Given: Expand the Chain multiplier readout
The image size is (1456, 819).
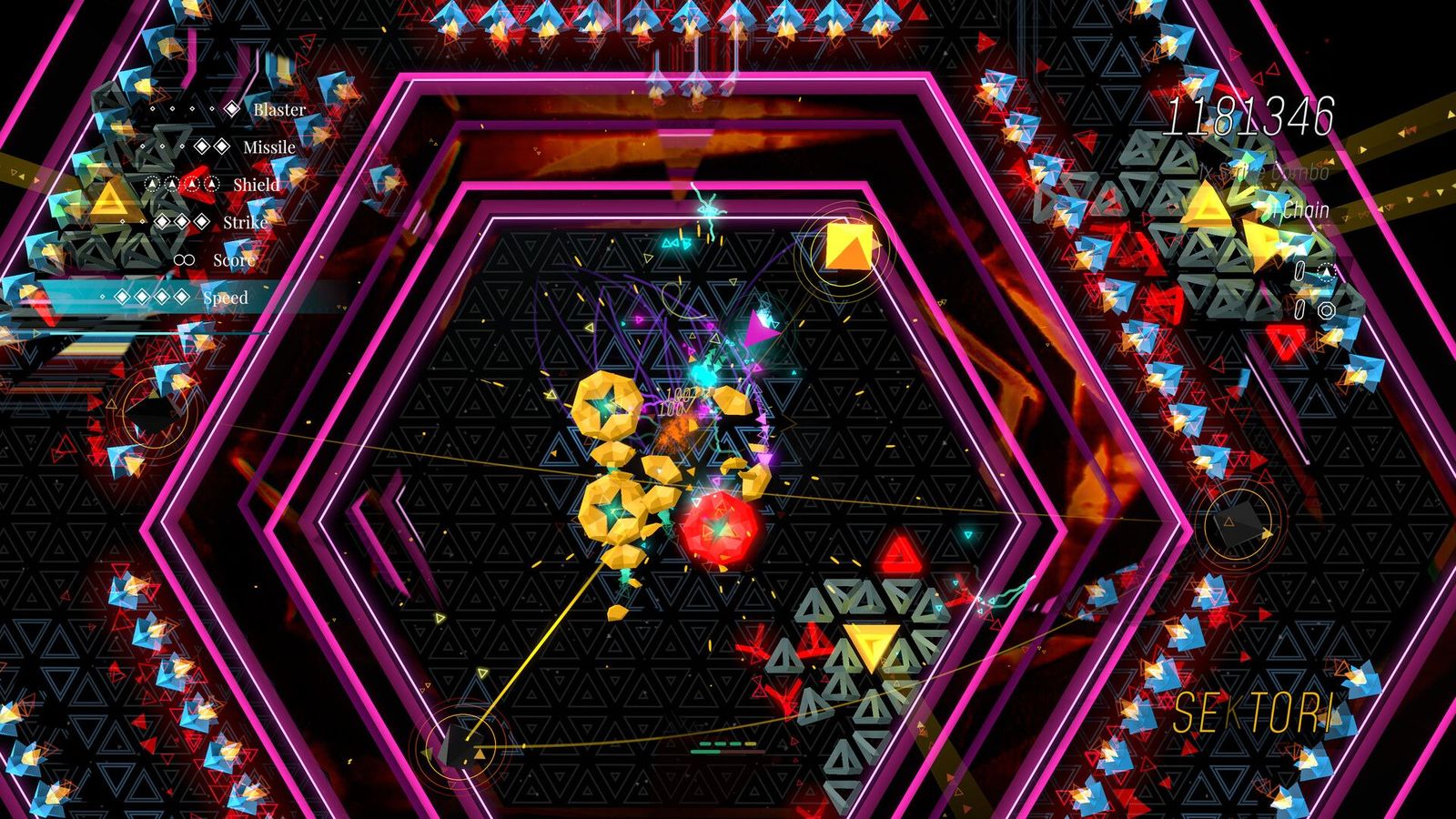Looking at the screenshot, I should click(1303, 210).
